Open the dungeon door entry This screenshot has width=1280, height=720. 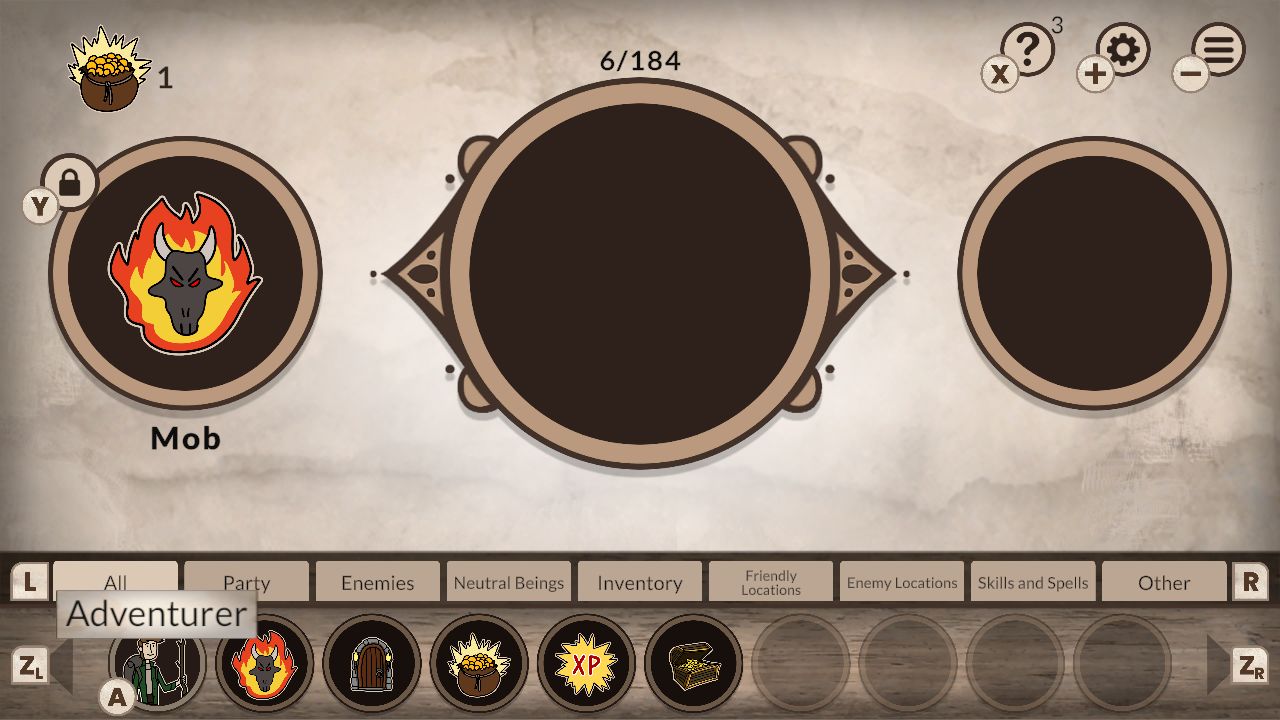point(370,663)
